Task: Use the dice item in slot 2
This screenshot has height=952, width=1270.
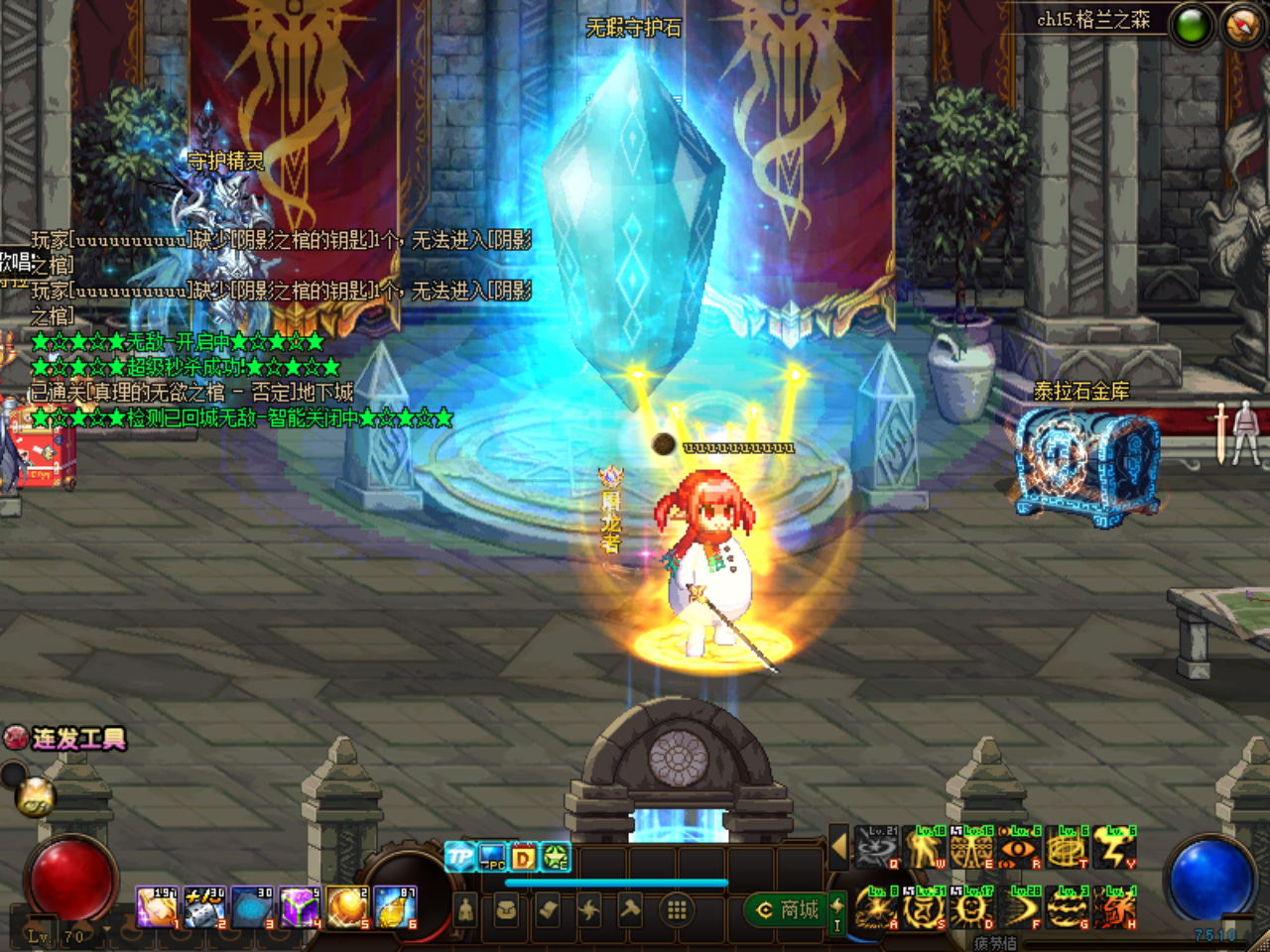Action: point(204,907)
